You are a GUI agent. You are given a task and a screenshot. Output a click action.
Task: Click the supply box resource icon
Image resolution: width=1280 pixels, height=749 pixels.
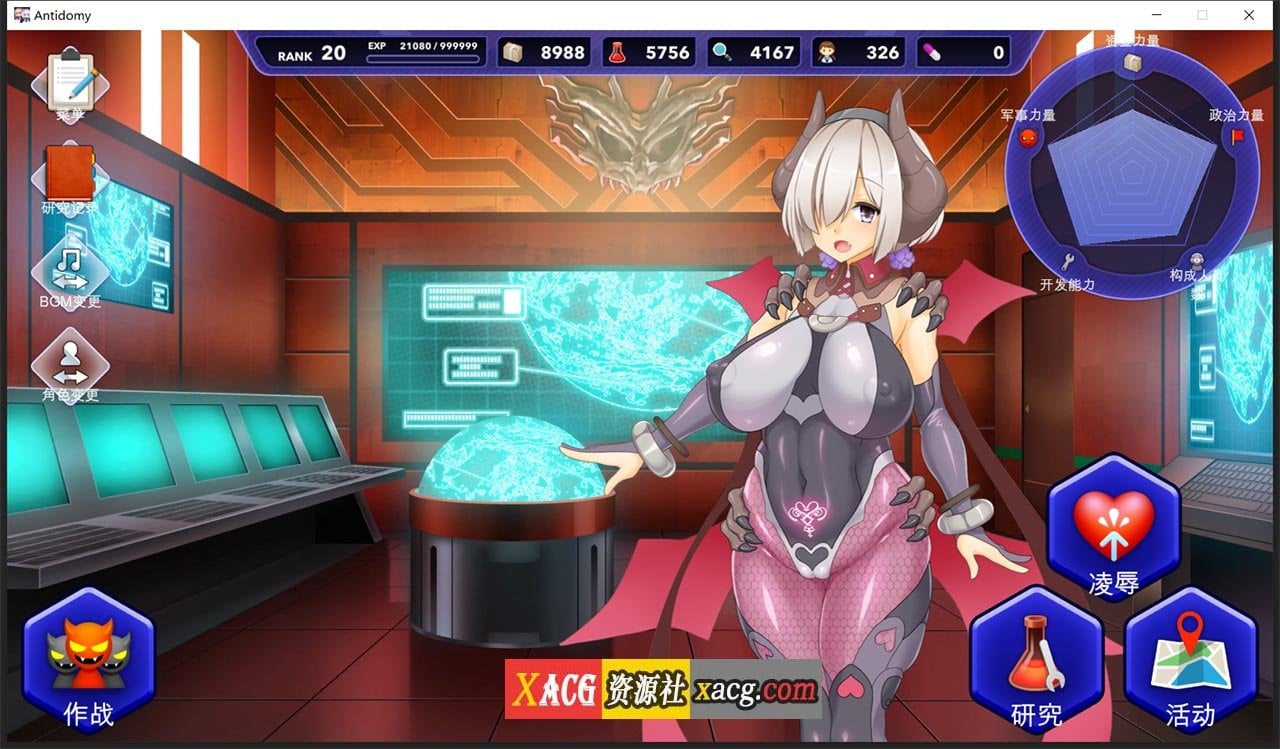[x=514, y=52]
